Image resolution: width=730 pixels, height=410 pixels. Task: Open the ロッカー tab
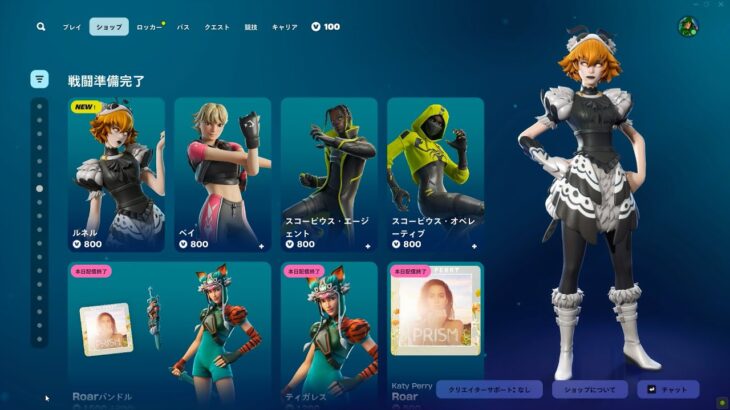[x=149, y=27]
